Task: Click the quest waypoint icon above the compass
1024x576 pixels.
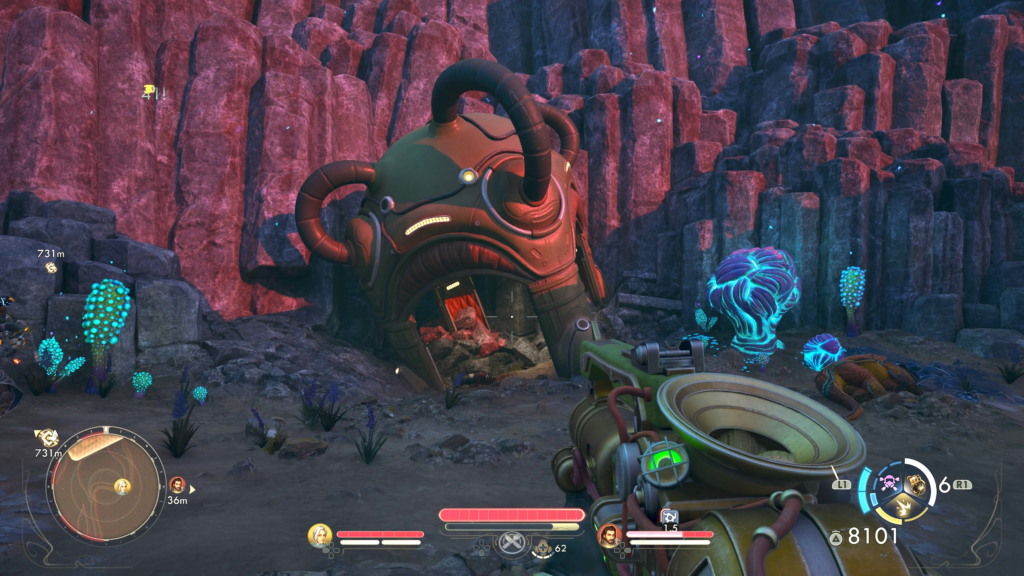Action: (x=46, y=437)
